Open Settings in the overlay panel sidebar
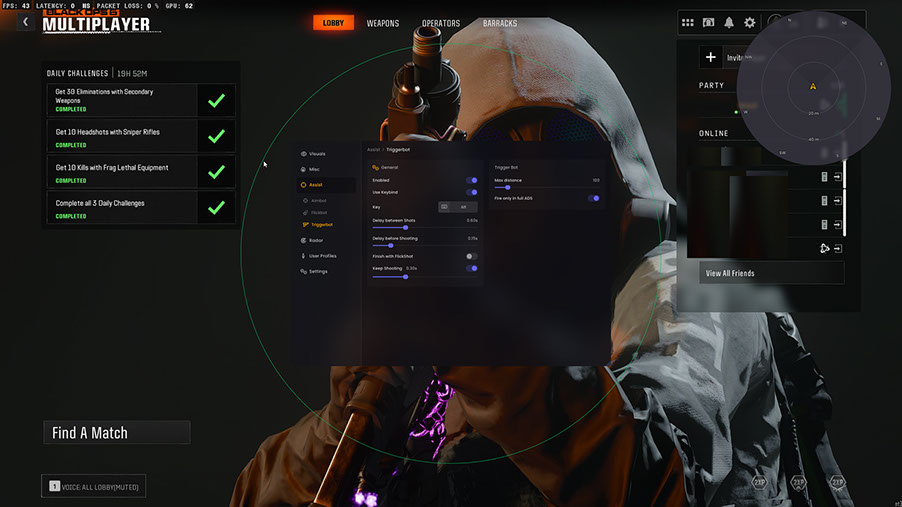This screenshot has height=507, width=902. click(x=317, y=271)
